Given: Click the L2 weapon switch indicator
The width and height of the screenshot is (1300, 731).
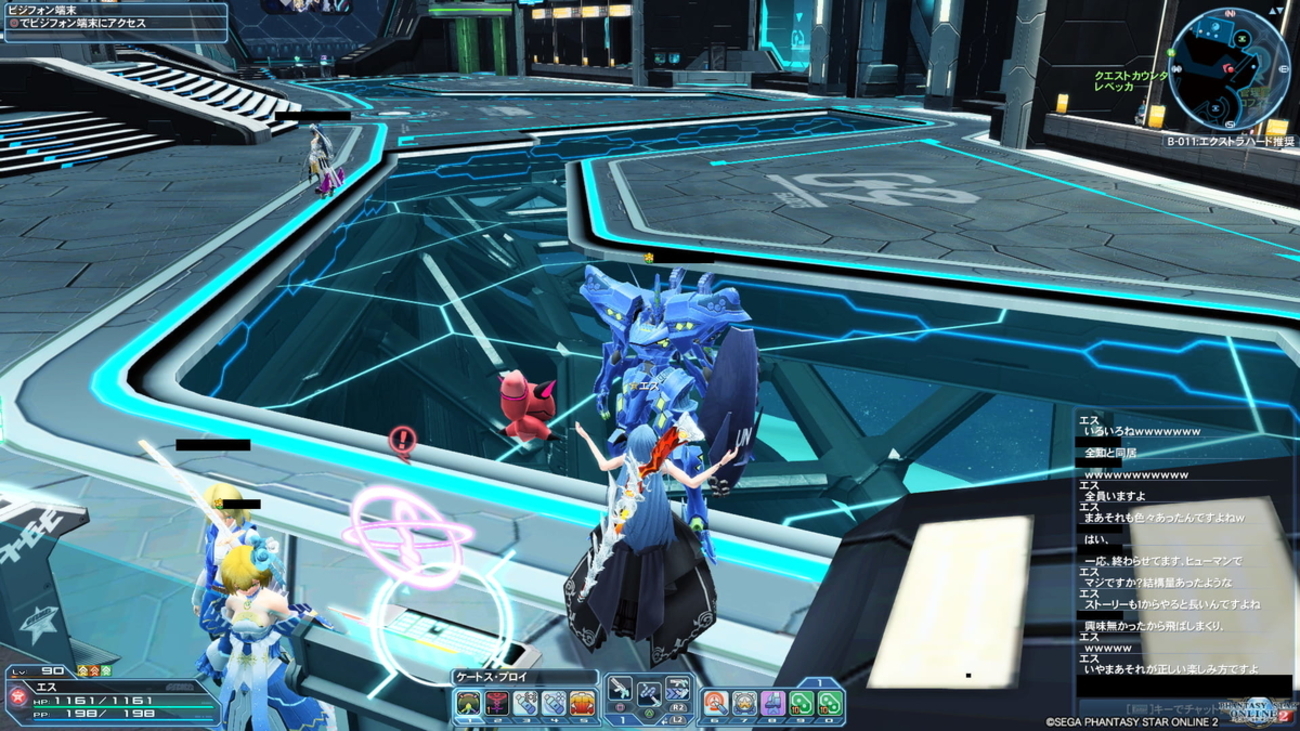Looking at the screenshot, I should (x=676, y=721).
